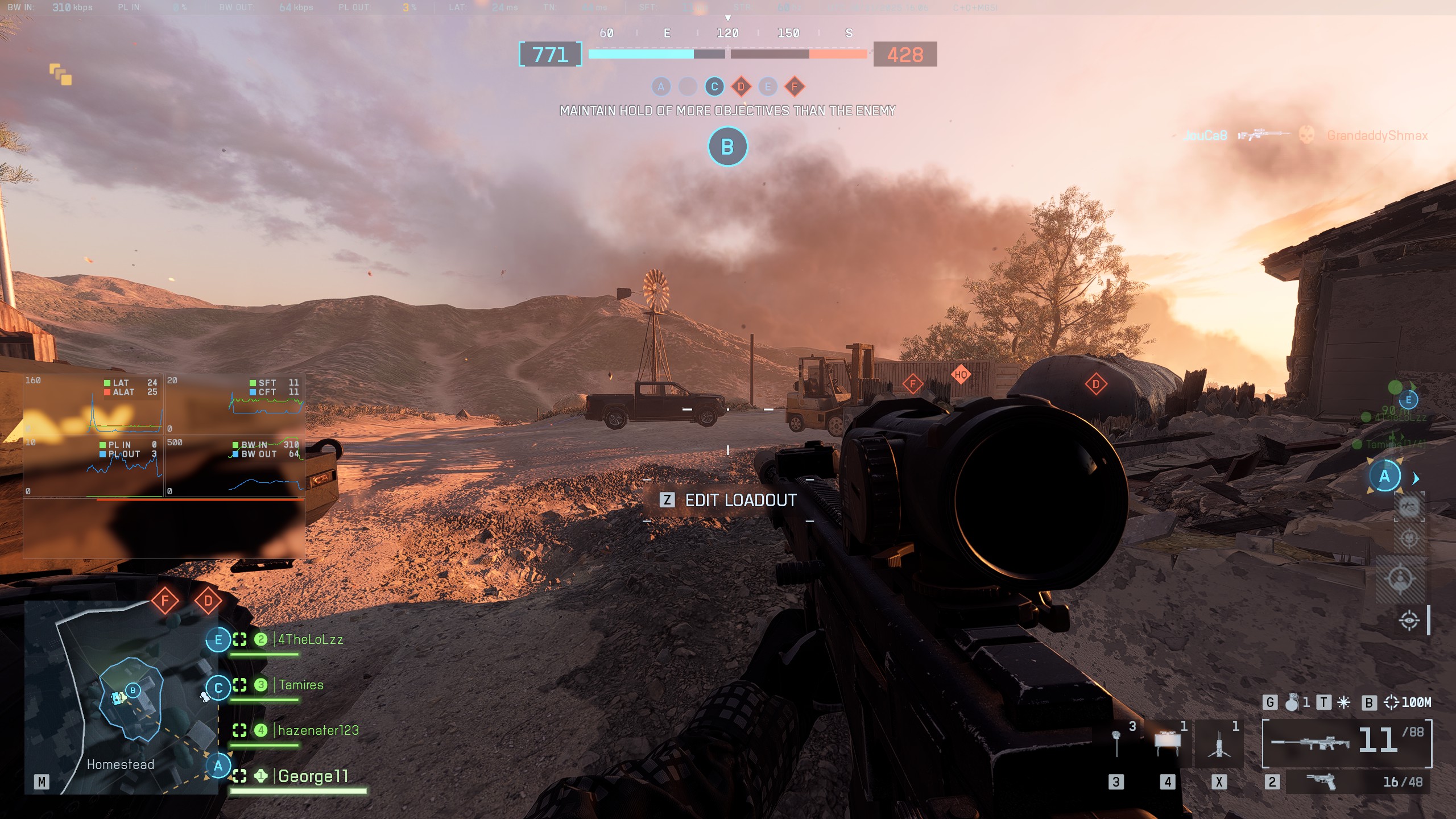Click the BW IN bandwidth graph panel

(235, 467)
